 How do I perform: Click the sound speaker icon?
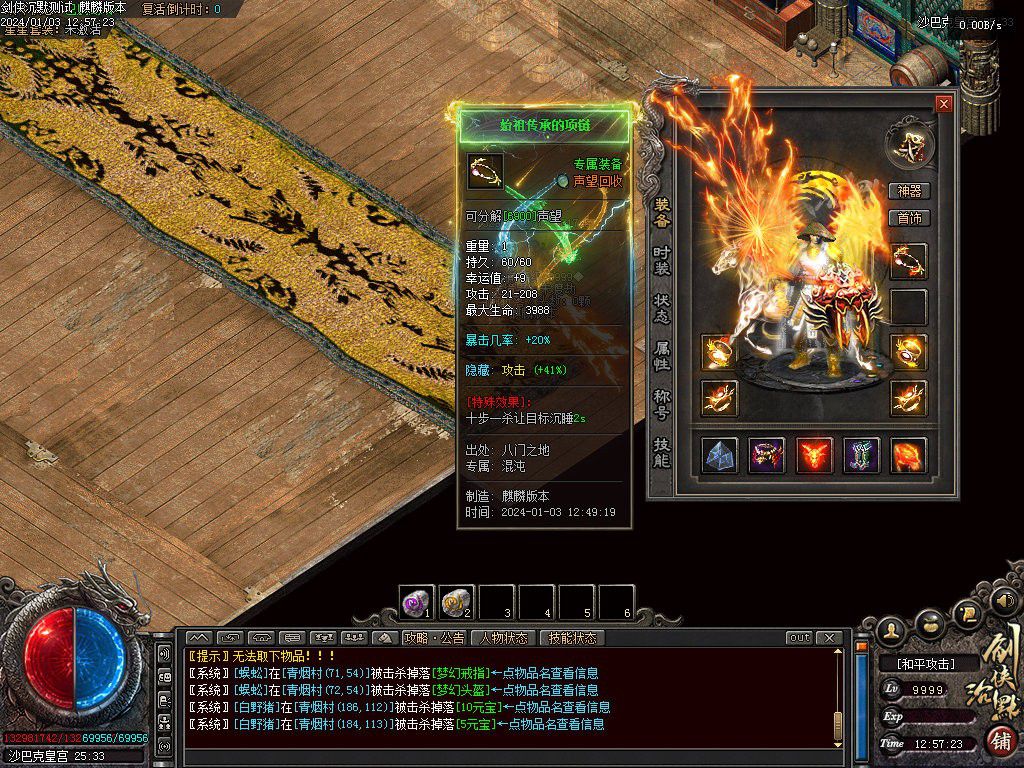1004,602
